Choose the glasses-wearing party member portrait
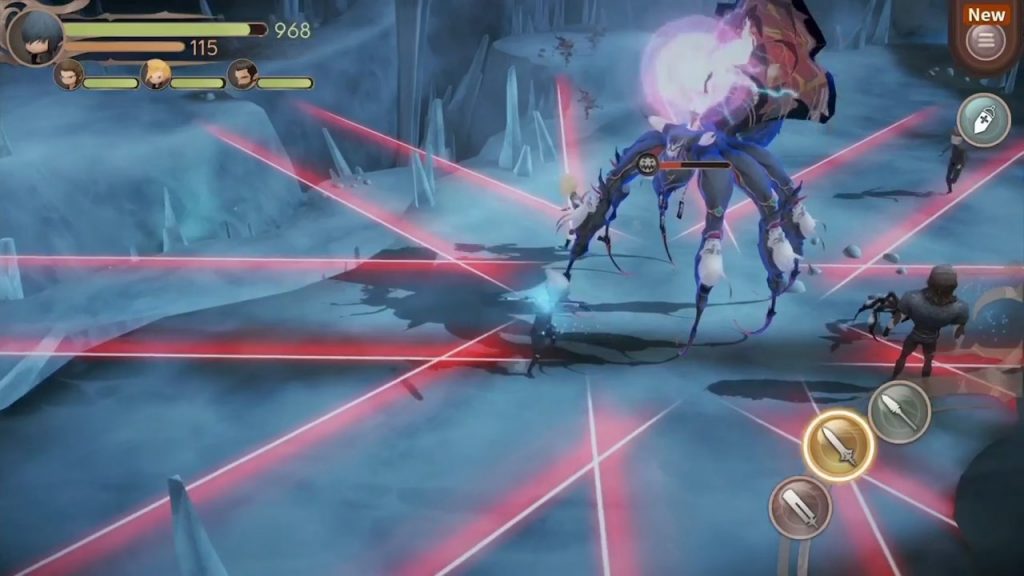Image resolution: width=1024 pixels, height=576 pixels. pyautogui.click(x=69, y=75)
